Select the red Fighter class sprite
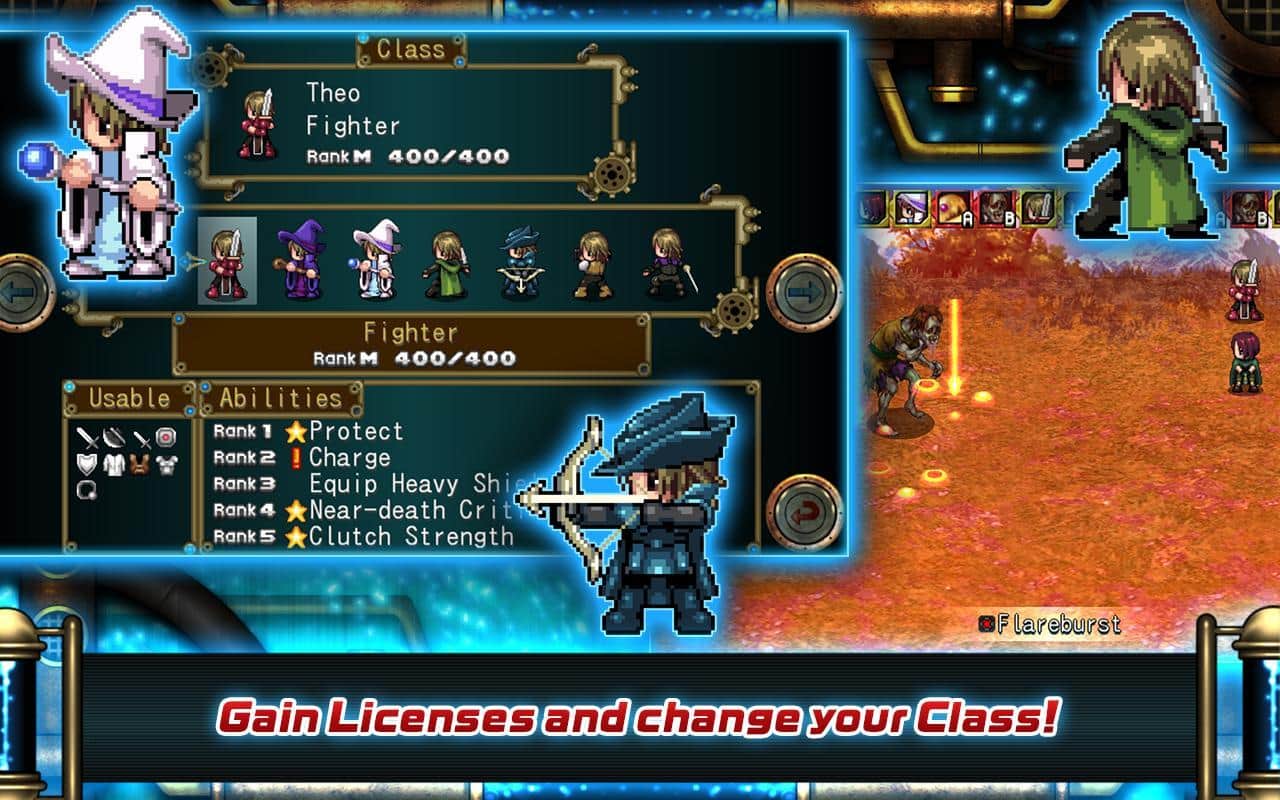The width and height of the screenshot is (1280, 800). coord(227,262)
